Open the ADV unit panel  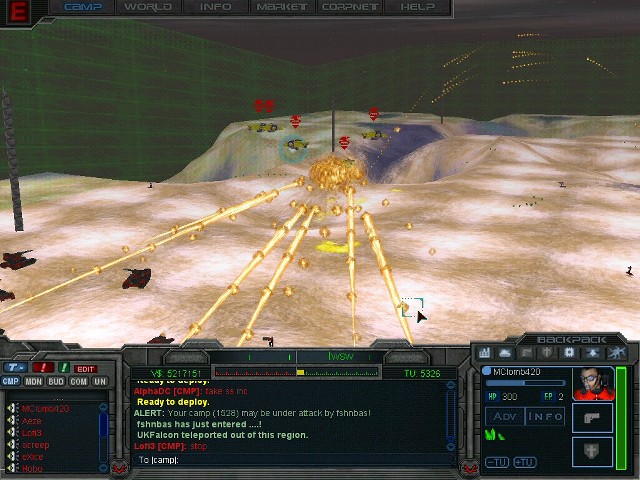(x=504, y=416)
